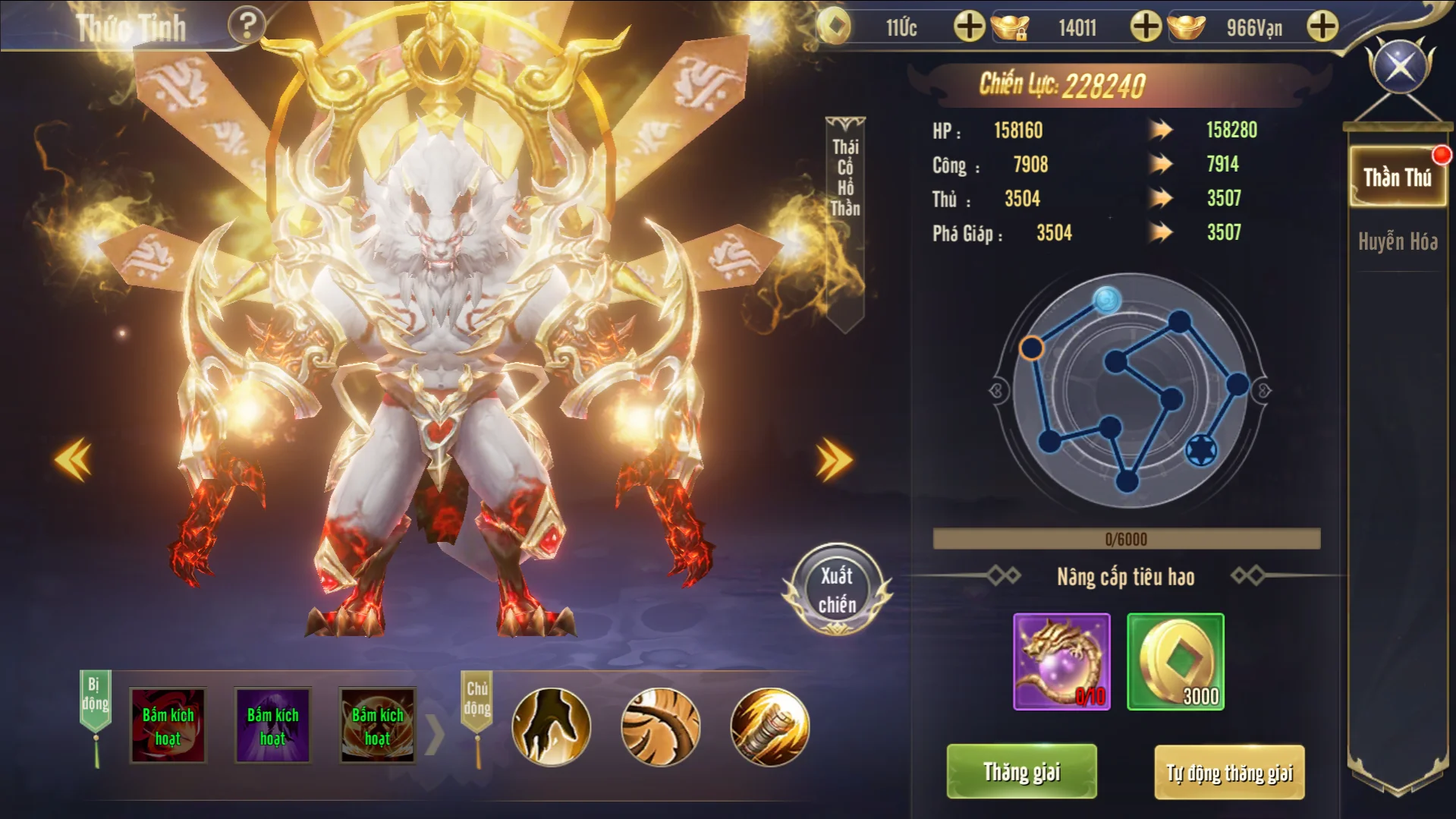Select the gold coin cost item
The image size is (1456, 819).
pyautogui.click(x=1175, y=662)
